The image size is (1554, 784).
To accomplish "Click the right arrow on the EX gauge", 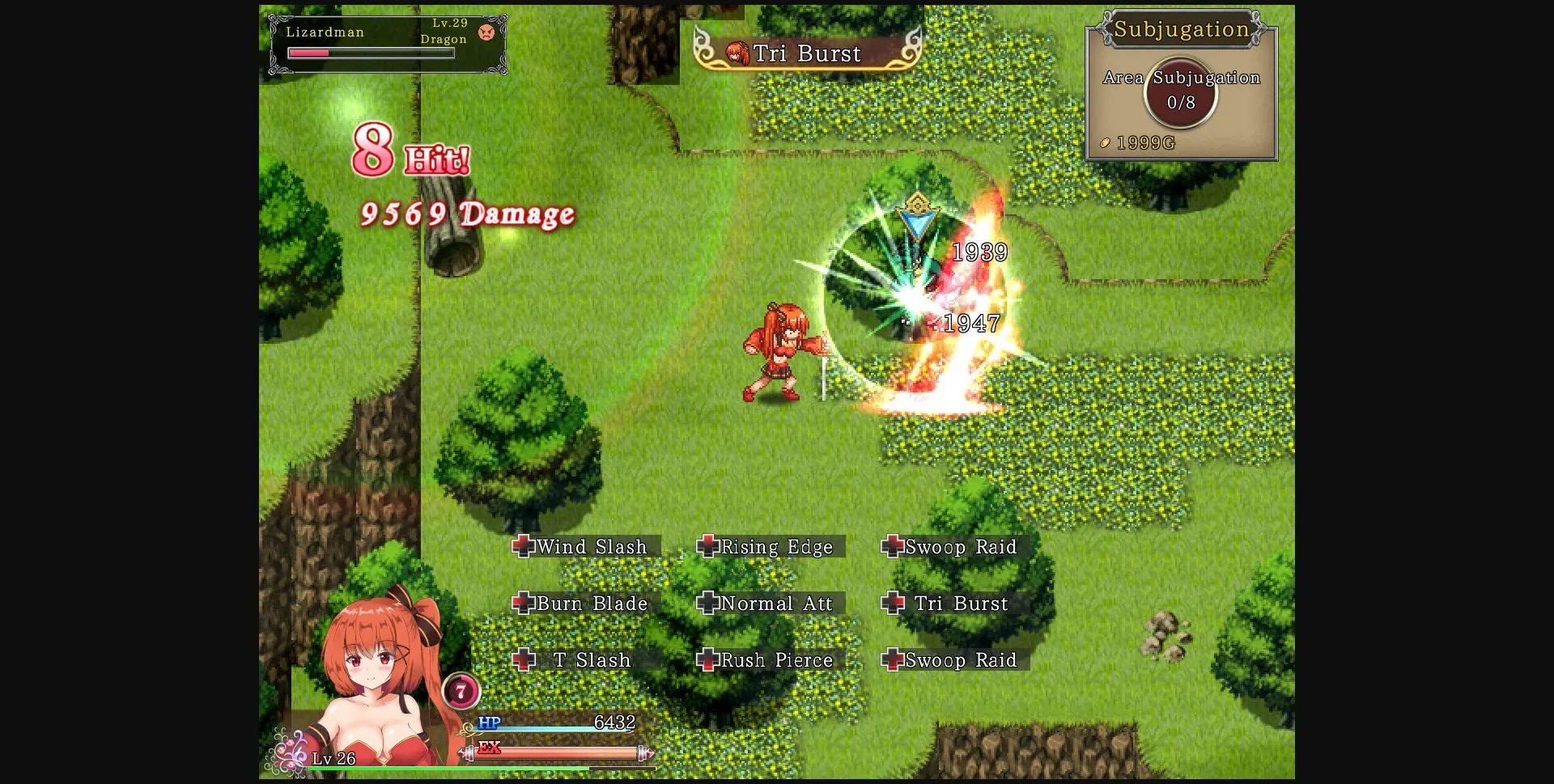I will pos(647,752).
